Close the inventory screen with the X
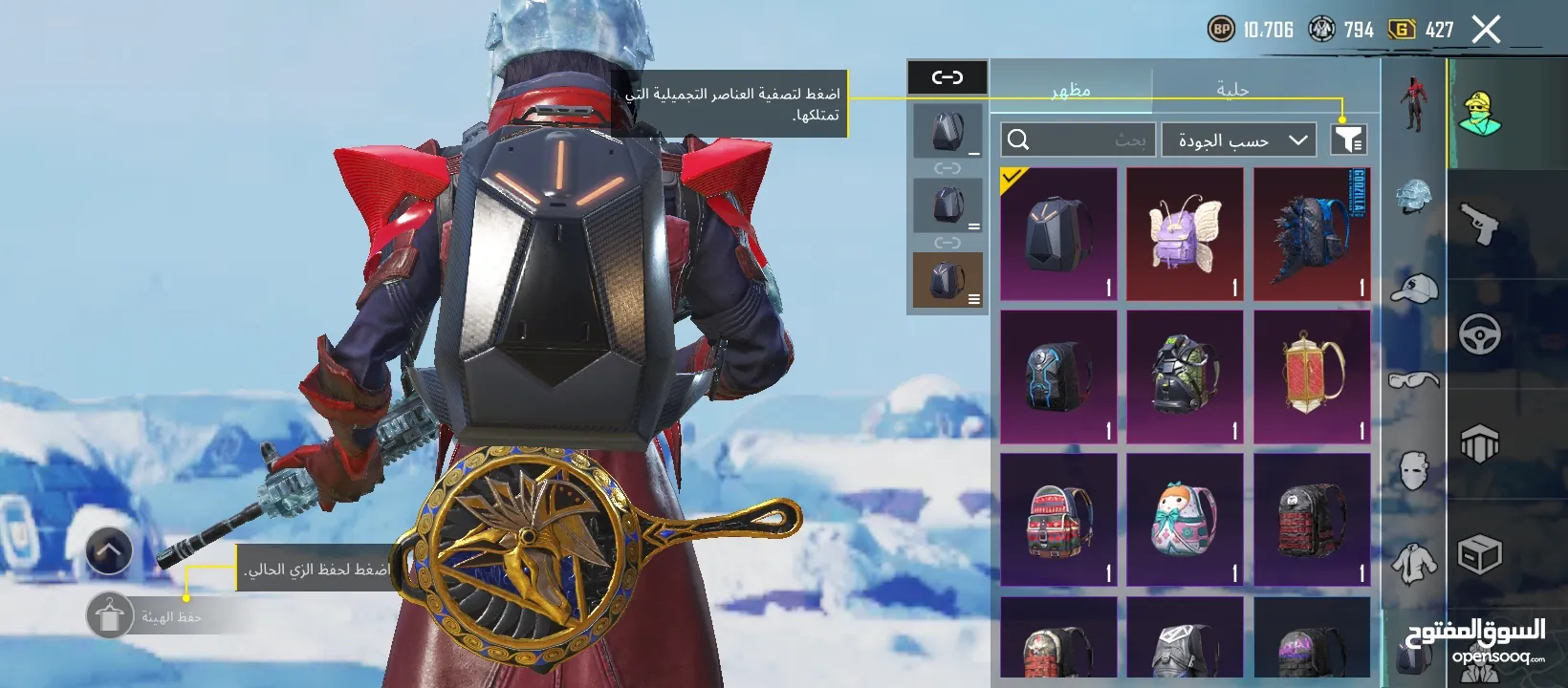The image size is (1568, 688). pyautogui.click(x=1486, y=30)
